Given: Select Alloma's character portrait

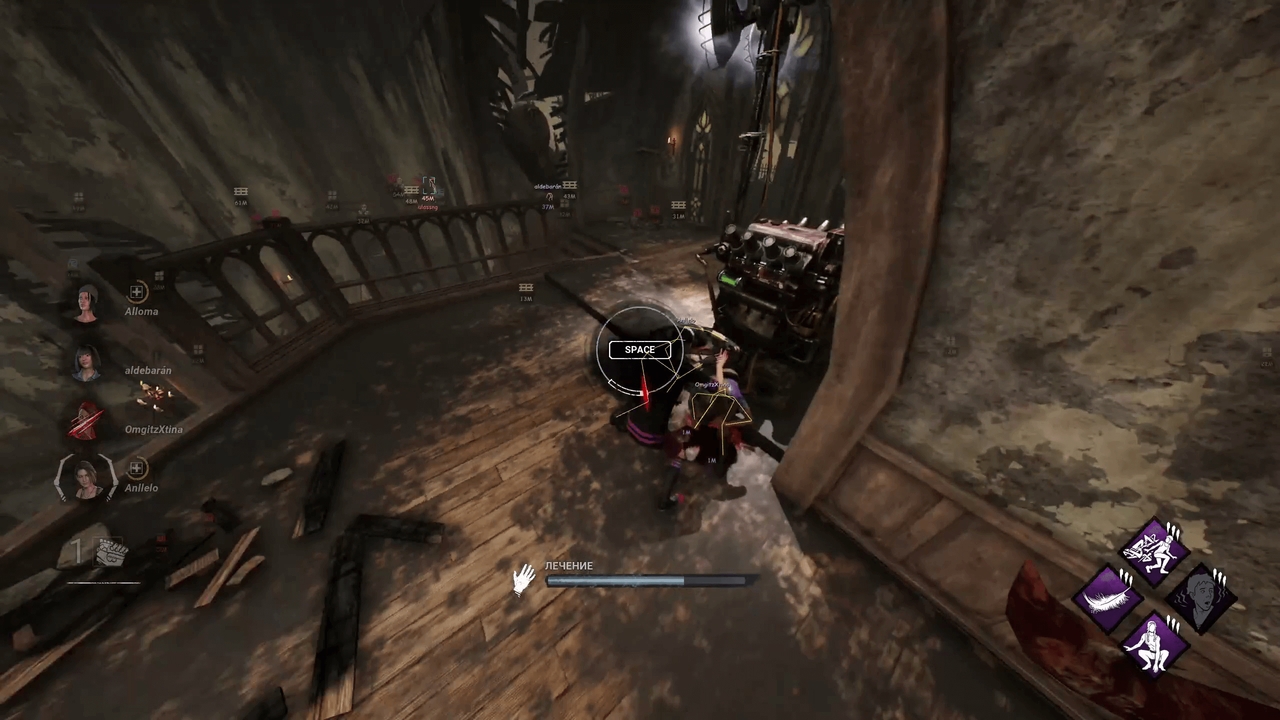Looking at the screenshot, I should (85, 305).
